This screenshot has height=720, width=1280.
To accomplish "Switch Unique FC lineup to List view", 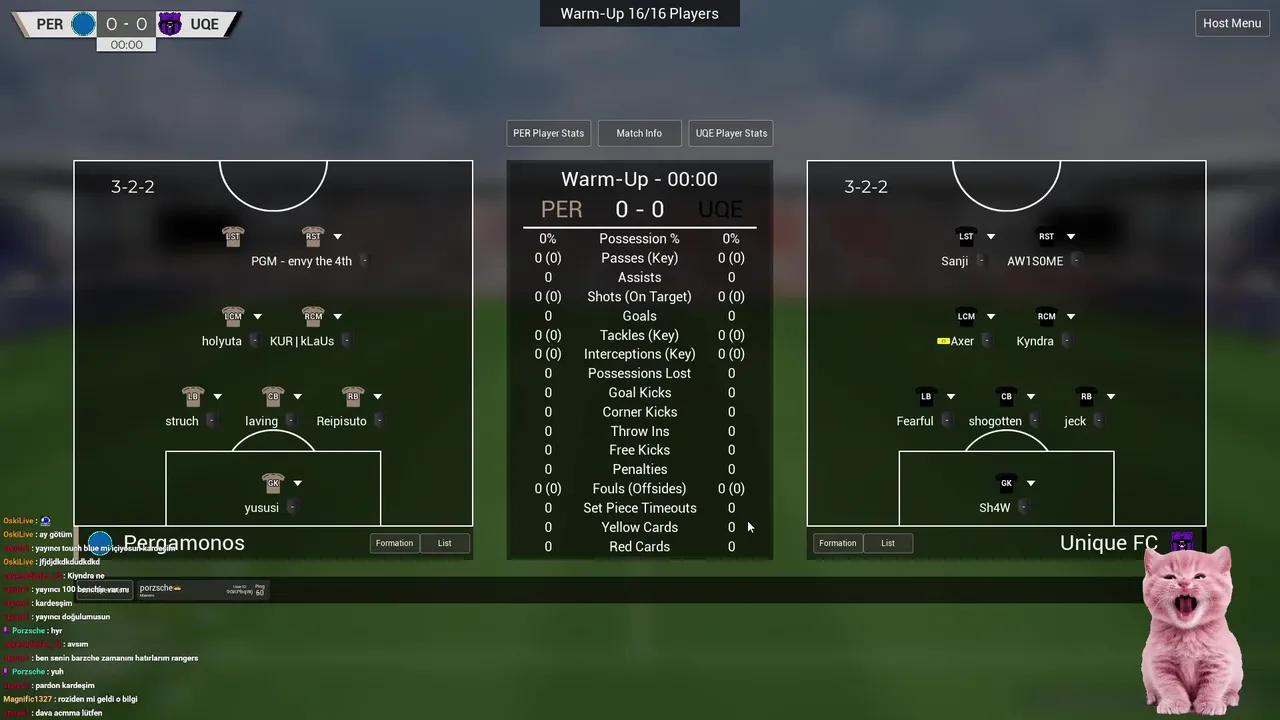I will [x=887, y=543].
